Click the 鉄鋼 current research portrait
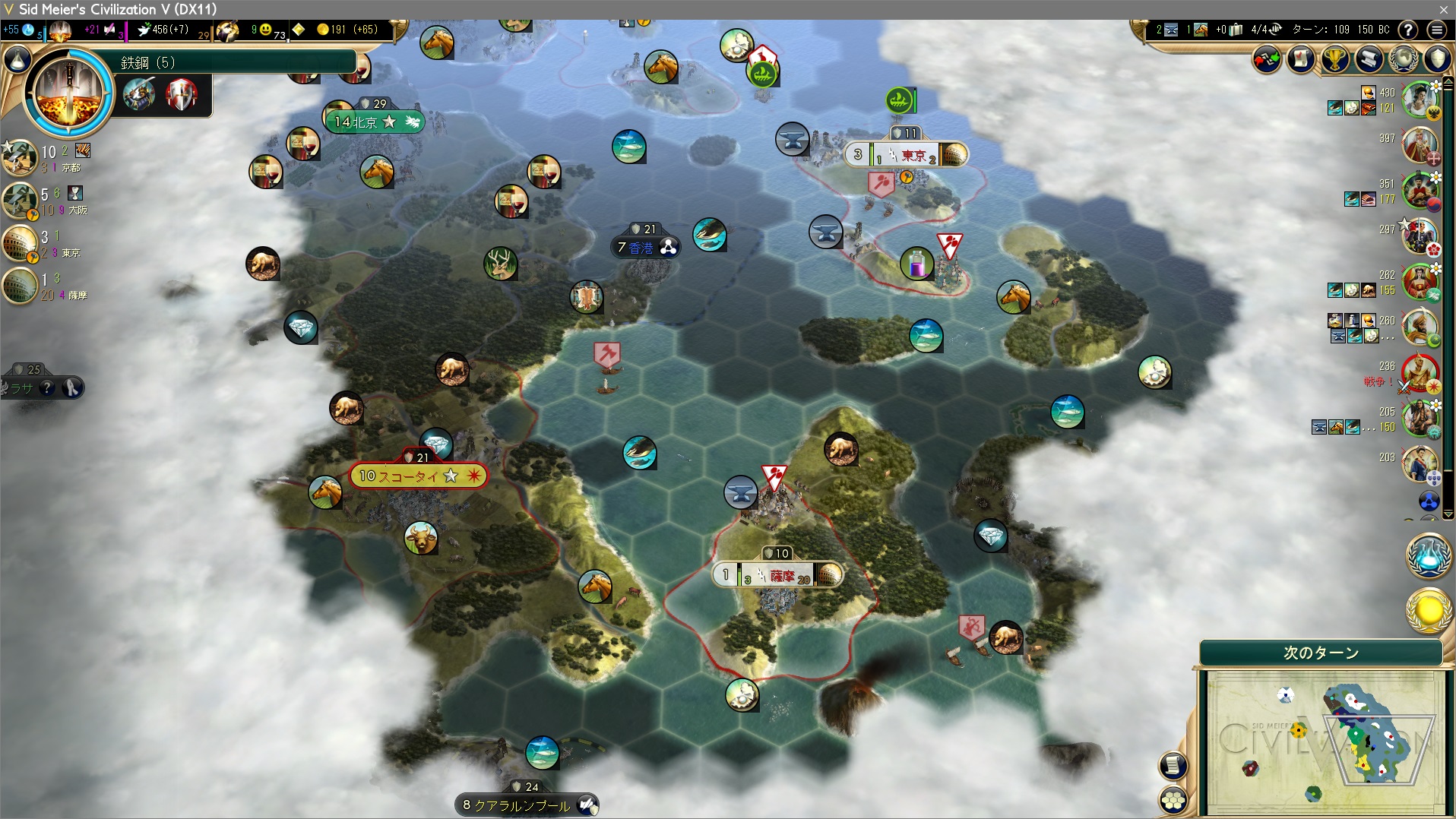 tap(68, 93)
